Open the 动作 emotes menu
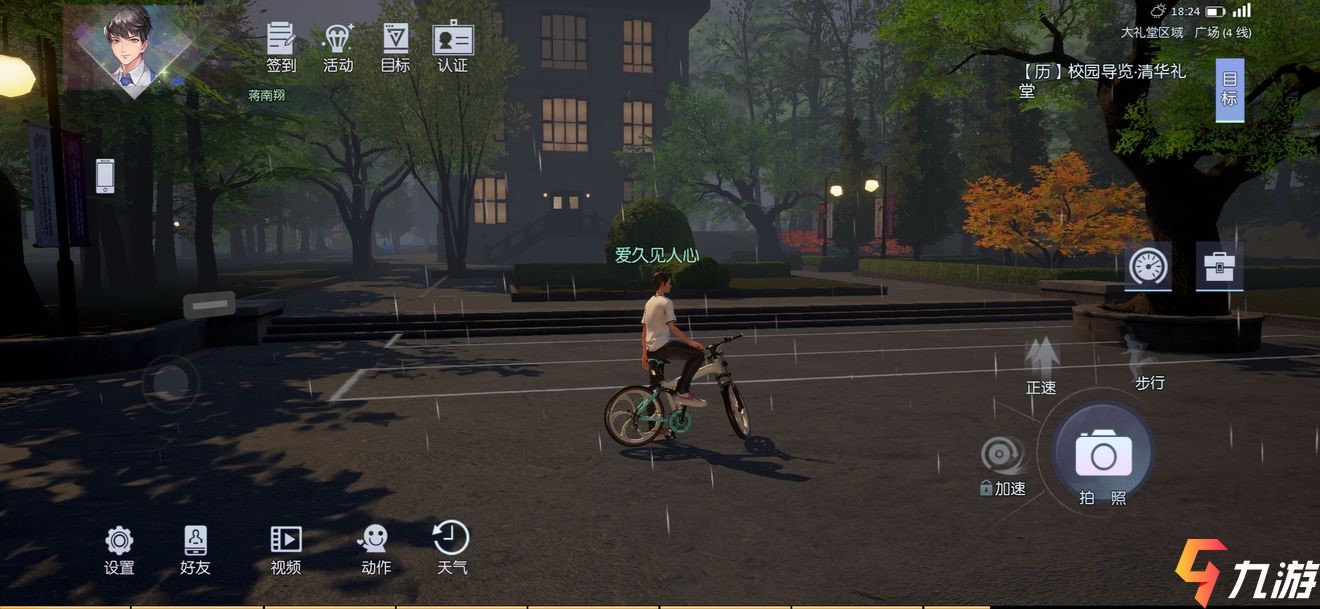This screenshot has height=609, width=1320. coord(375,549)
